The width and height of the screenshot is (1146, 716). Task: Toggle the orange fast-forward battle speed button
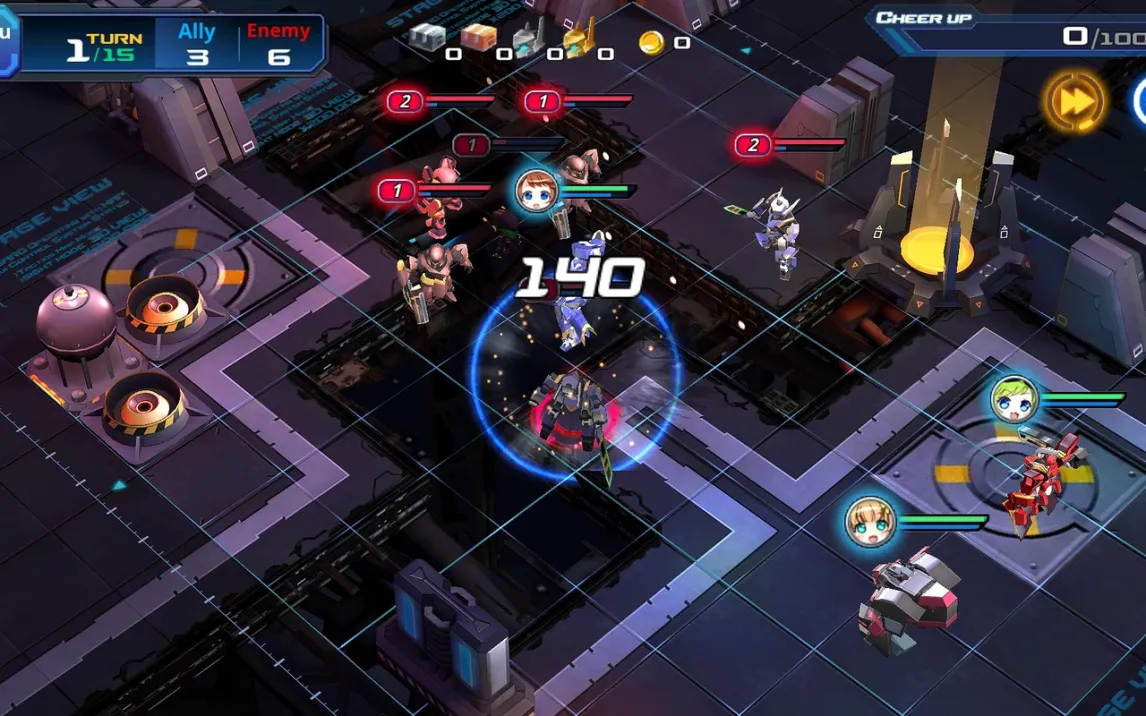1075,101
